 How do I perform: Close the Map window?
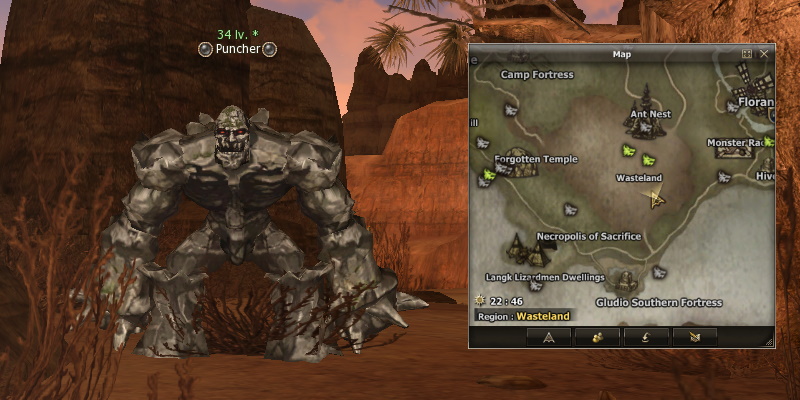click(764, 53)
